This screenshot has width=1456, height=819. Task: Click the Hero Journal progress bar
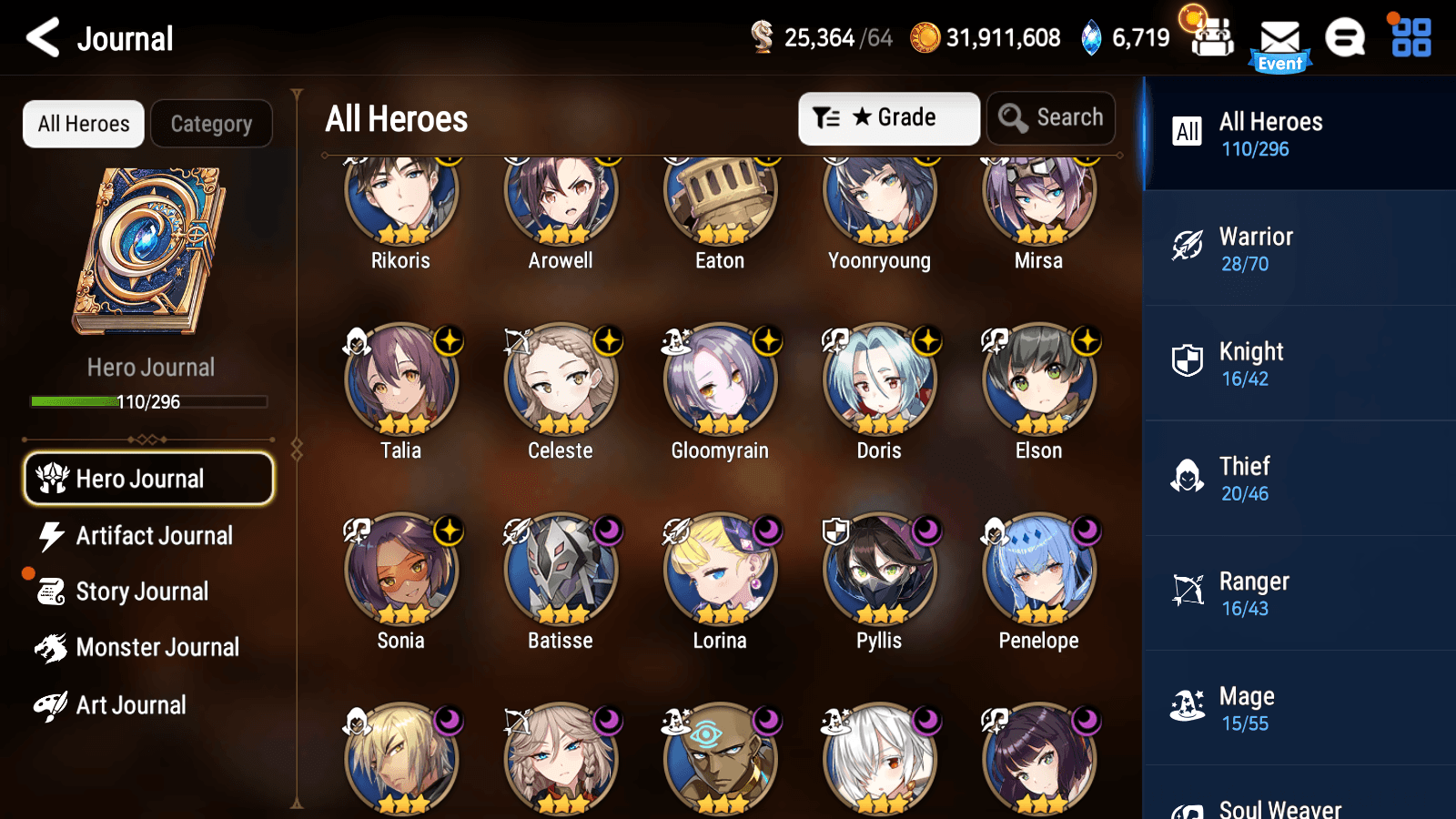point(148,401)
